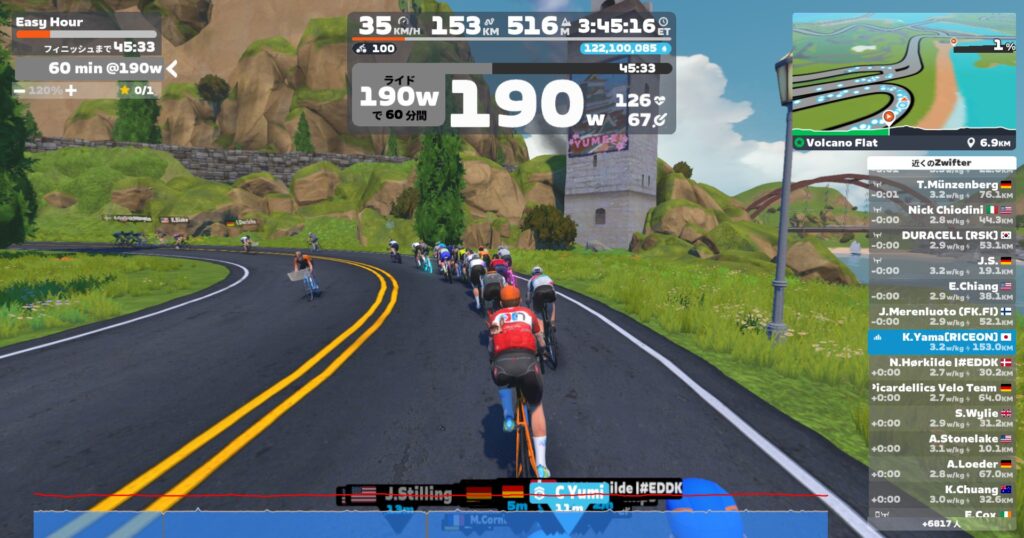Image resolution: width=1024 pixels, height=538 pixels.
Task: Decrease workout intensity with the minus button
Action: [20, 90]
